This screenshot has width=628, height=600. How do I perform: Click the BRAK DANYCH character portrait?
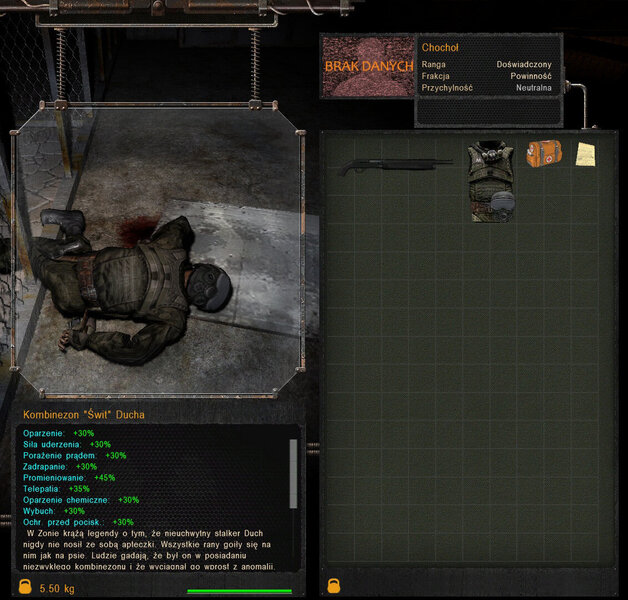[x=368, y=66]
